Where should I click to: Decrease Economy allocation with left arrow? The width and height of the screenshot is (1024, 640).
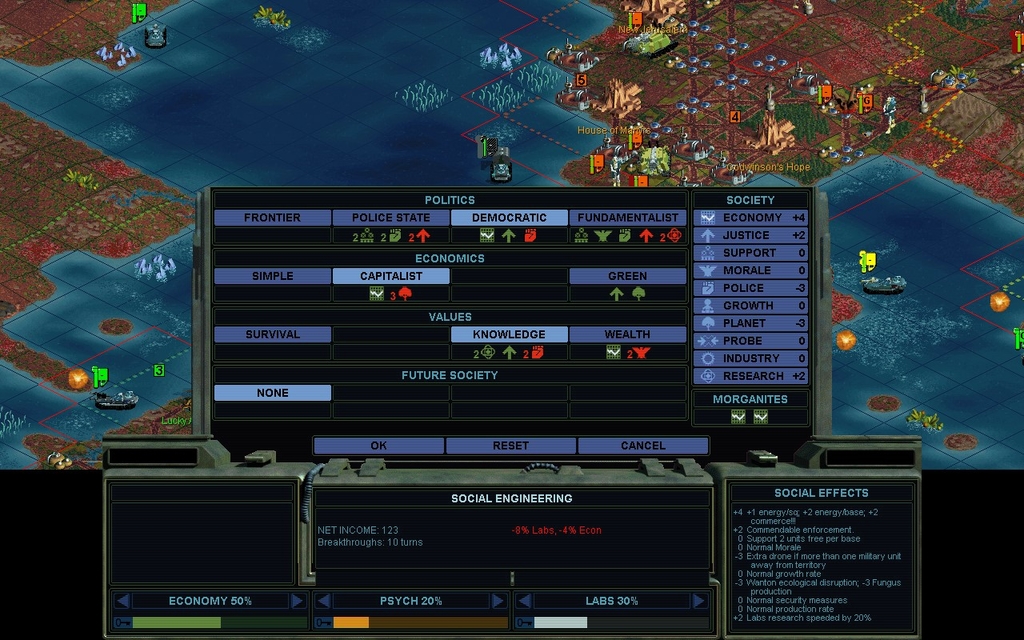[x=122, y=601]
